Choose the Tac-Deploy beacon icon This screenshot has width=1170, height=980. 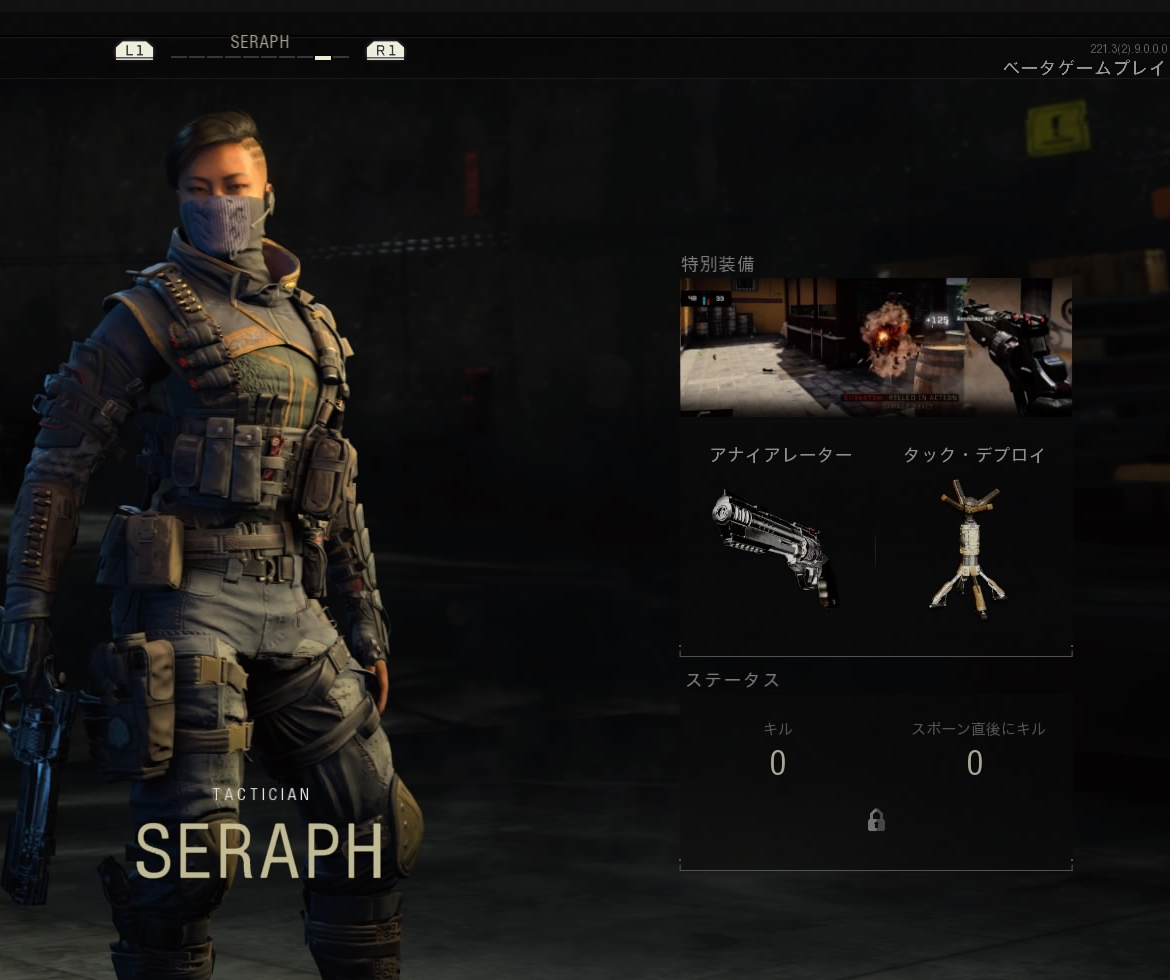click(968, 546)
